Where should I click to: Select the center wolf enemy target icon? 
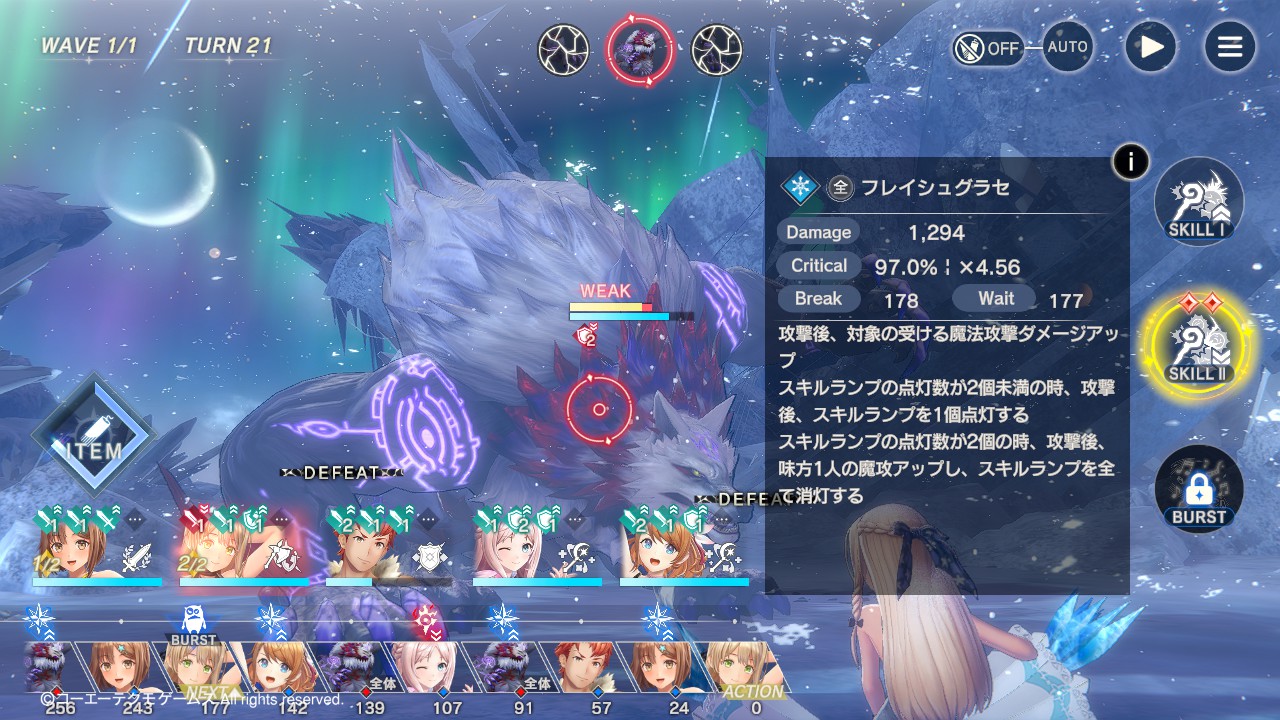pyautogui.click(x=640, y=50)
